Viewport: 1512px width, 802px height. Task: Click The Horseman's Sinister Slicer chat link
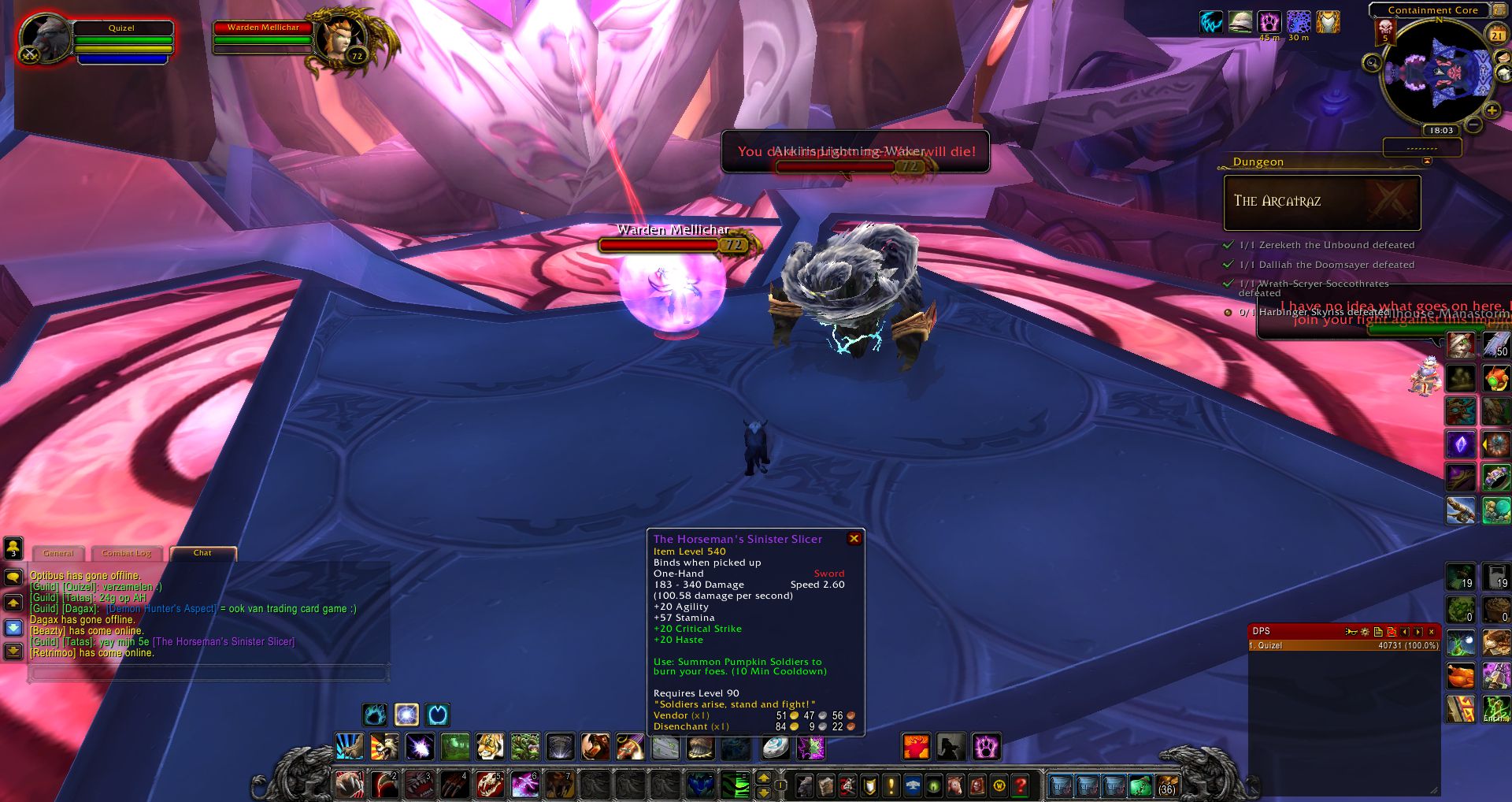(224, 642)
